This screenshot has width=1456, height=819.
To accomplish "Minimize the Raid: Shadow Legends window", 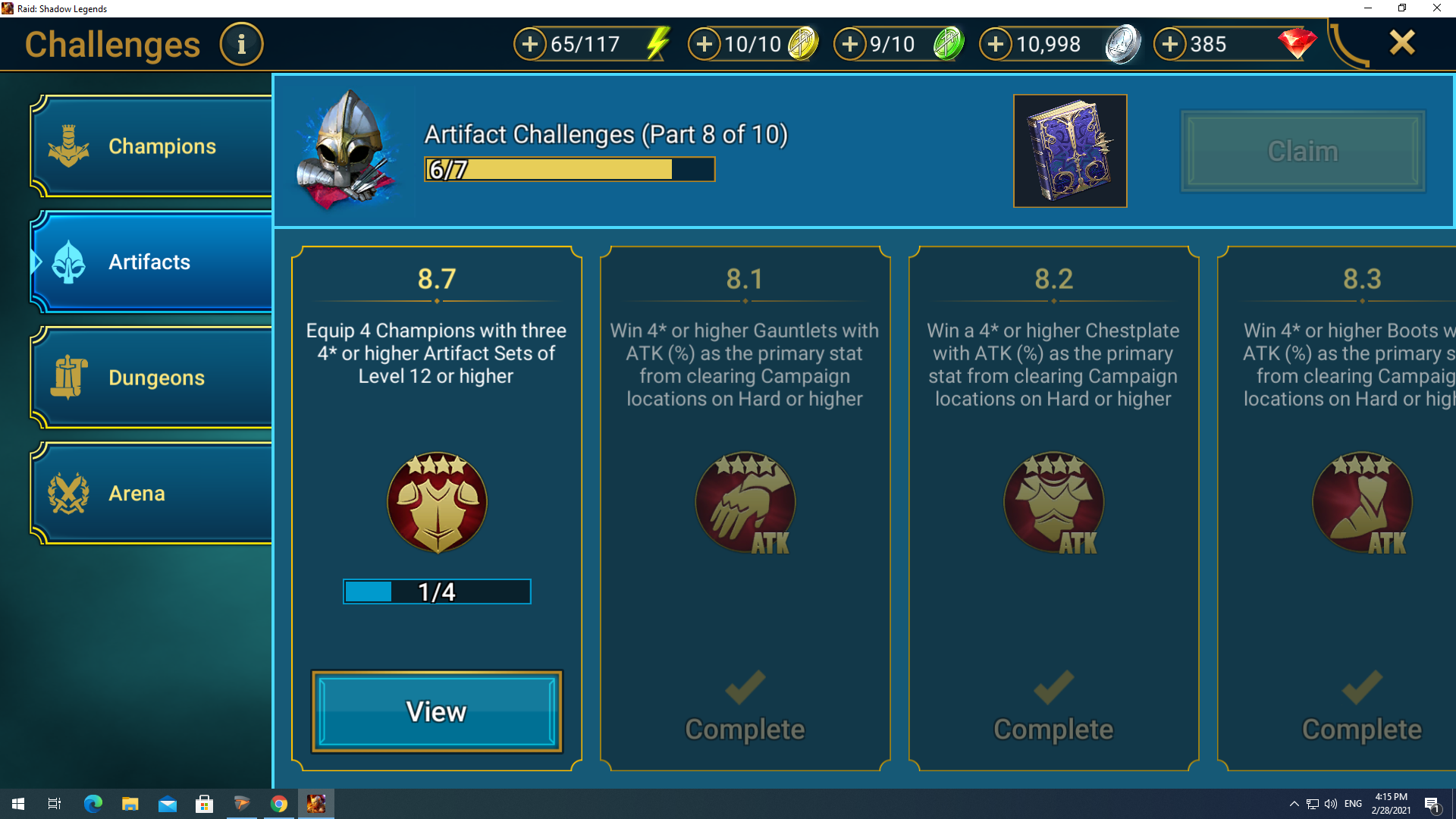I will click(x=1368, y=8).
